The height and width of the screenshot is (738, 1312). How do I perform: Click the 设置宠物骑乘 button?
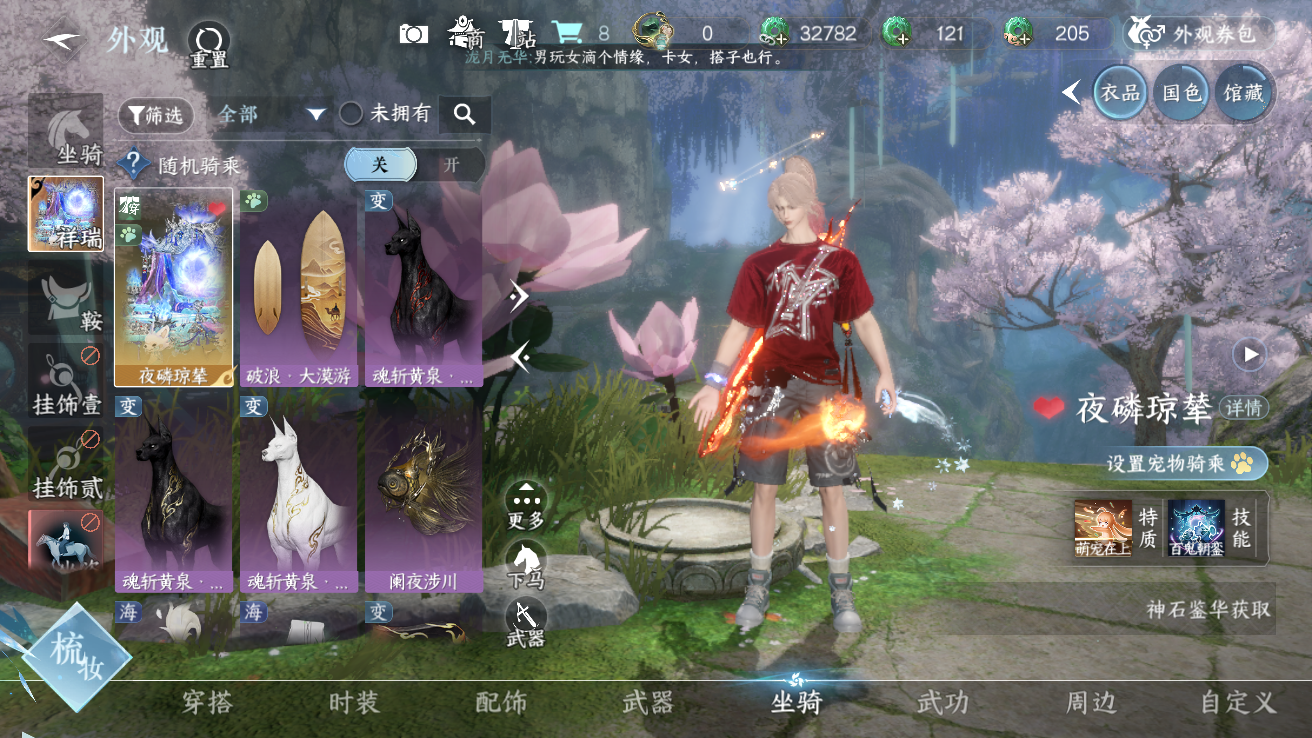[1185, 464]
